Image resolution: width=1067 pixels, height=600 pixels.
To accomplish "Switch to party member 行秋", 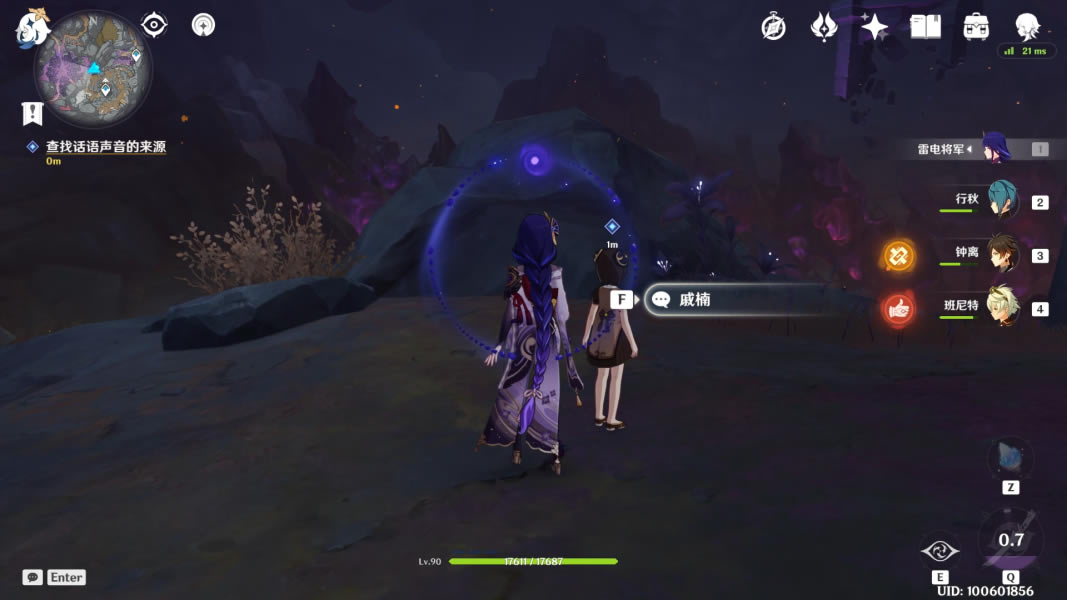I will tap(1001, 200).
